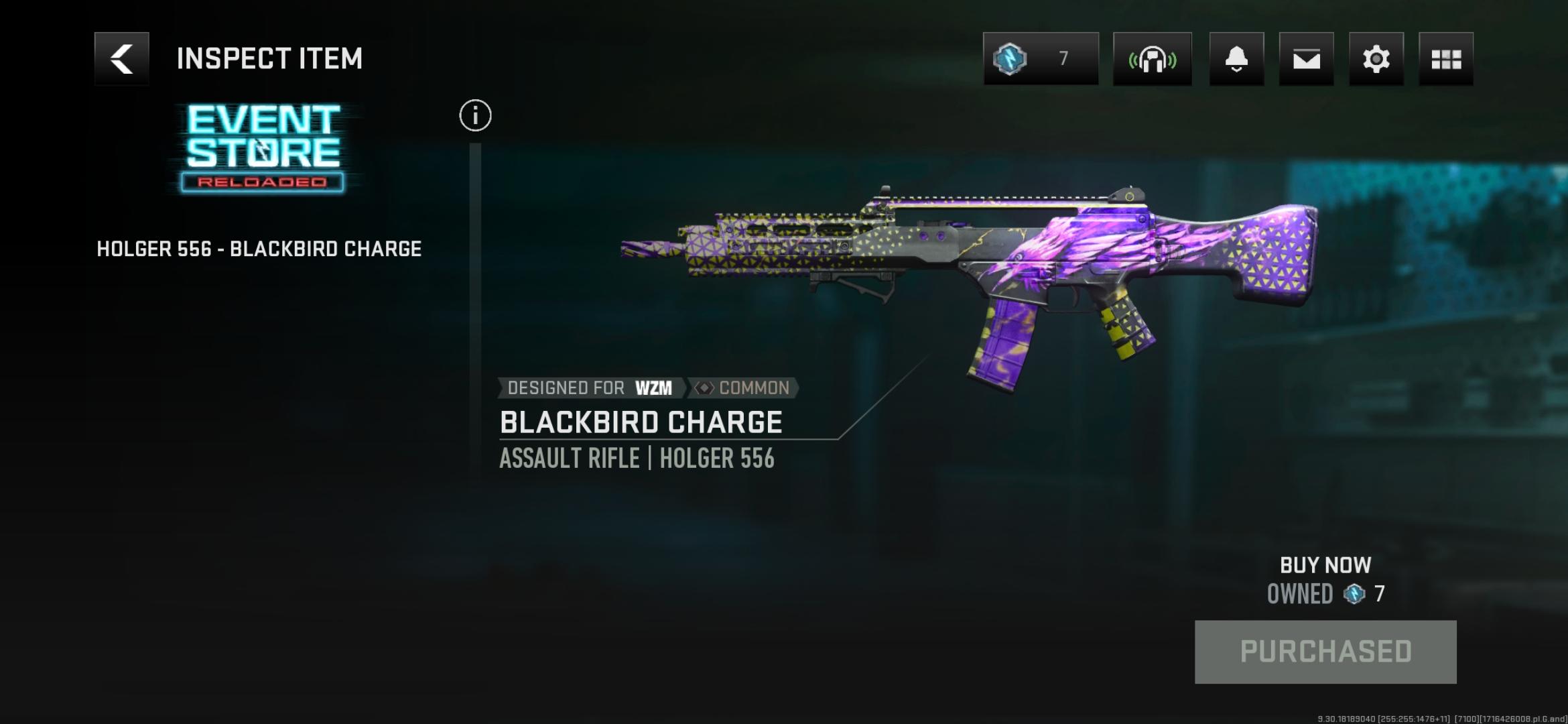The image size is (1568, 724).
Task: Open the voice chat headset menu
Action: (1152, 59)
